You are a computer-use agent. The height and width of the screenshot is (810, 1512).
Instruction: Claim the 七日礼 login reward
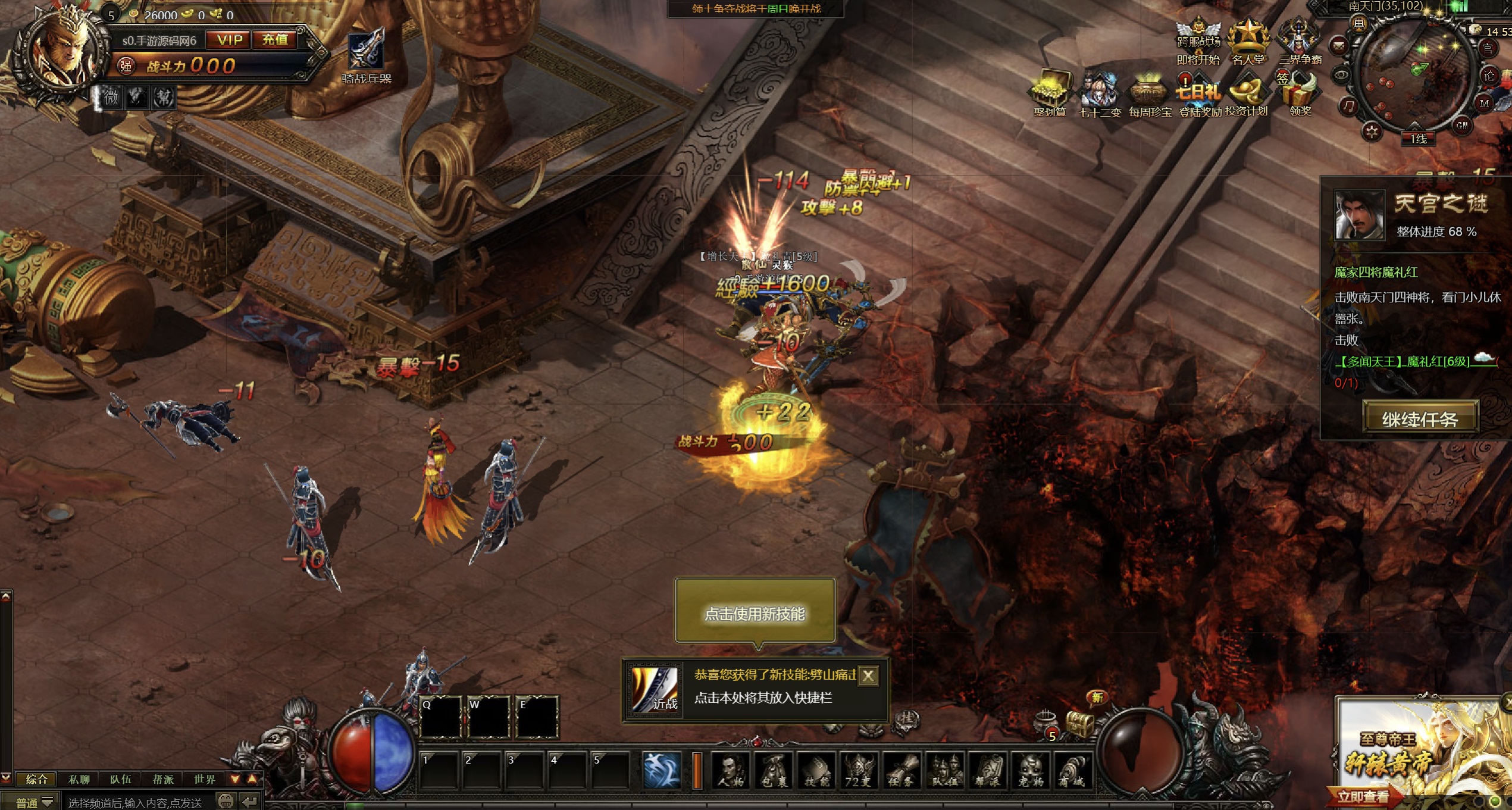pos(1198,95)
